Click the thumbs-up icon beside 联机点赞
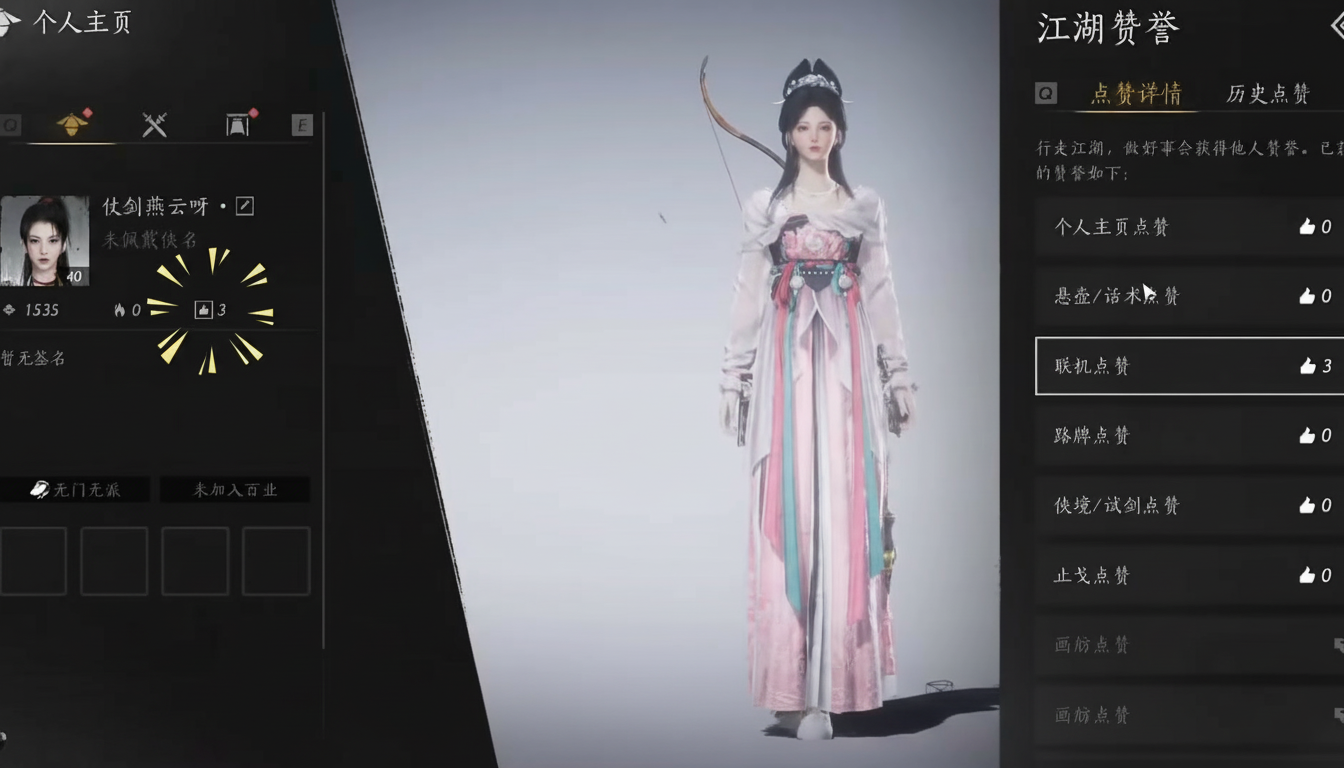Viewport: 1344px width, 768px height. pyautogui.click(x=1308, y=366)
